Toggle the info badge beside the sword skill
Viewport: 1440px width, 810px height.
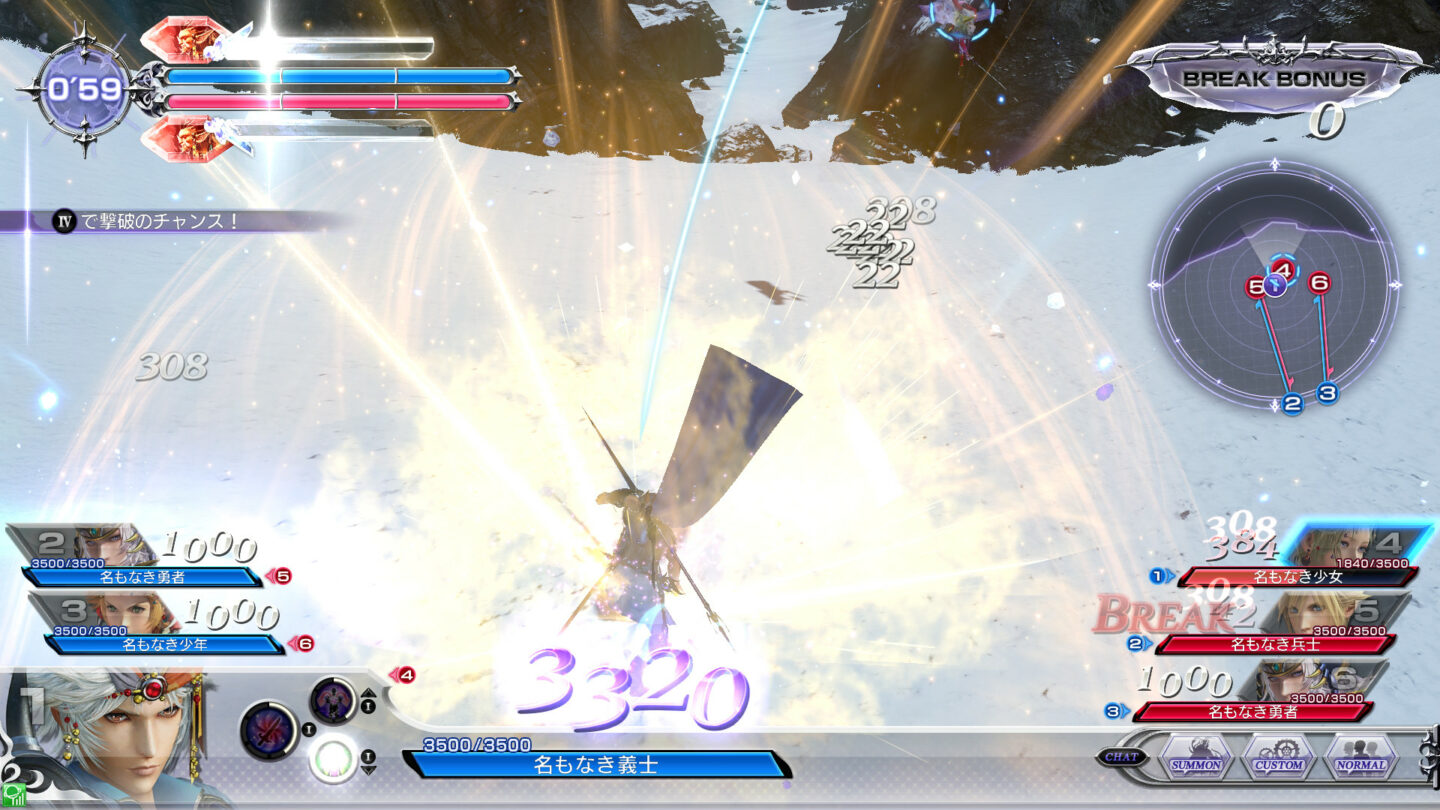[x=308, y=729]
